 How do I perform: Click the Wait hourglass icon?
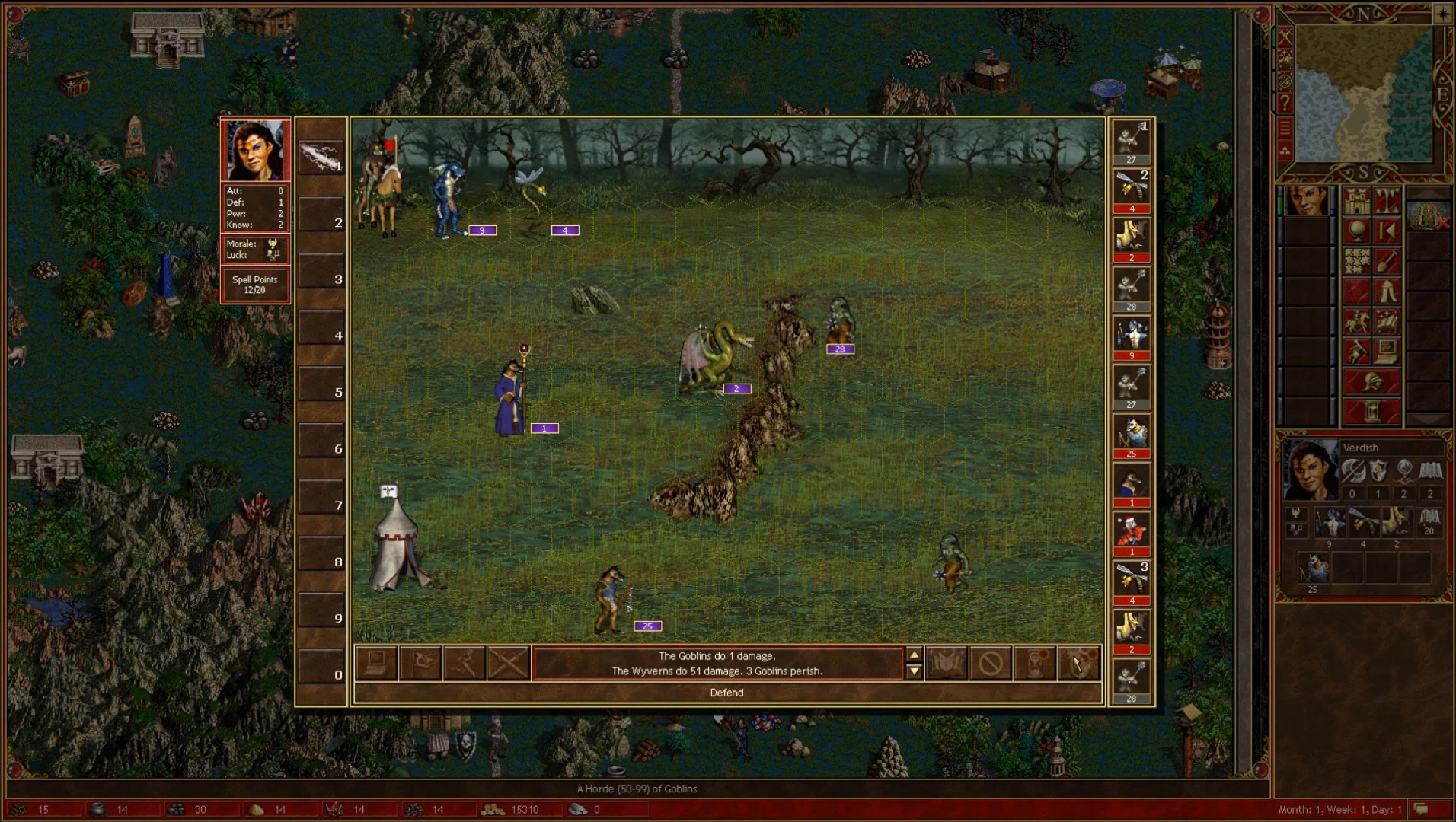(1036, 663)
